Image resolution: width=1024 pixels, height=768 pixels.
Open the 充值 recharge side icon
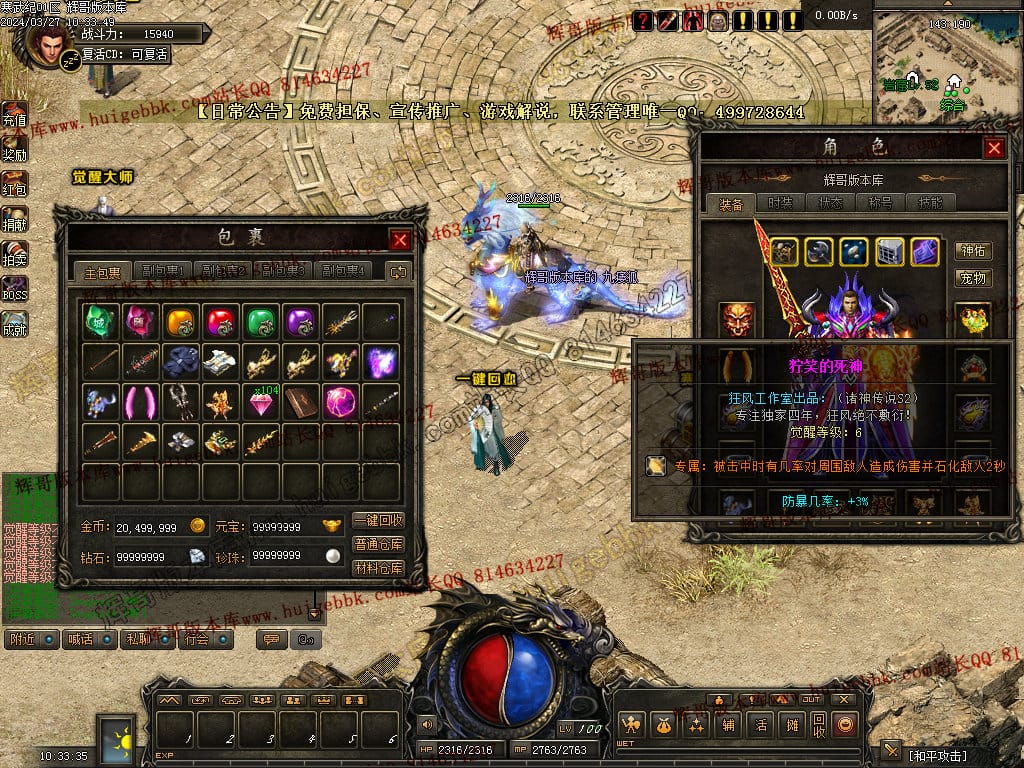14,117
